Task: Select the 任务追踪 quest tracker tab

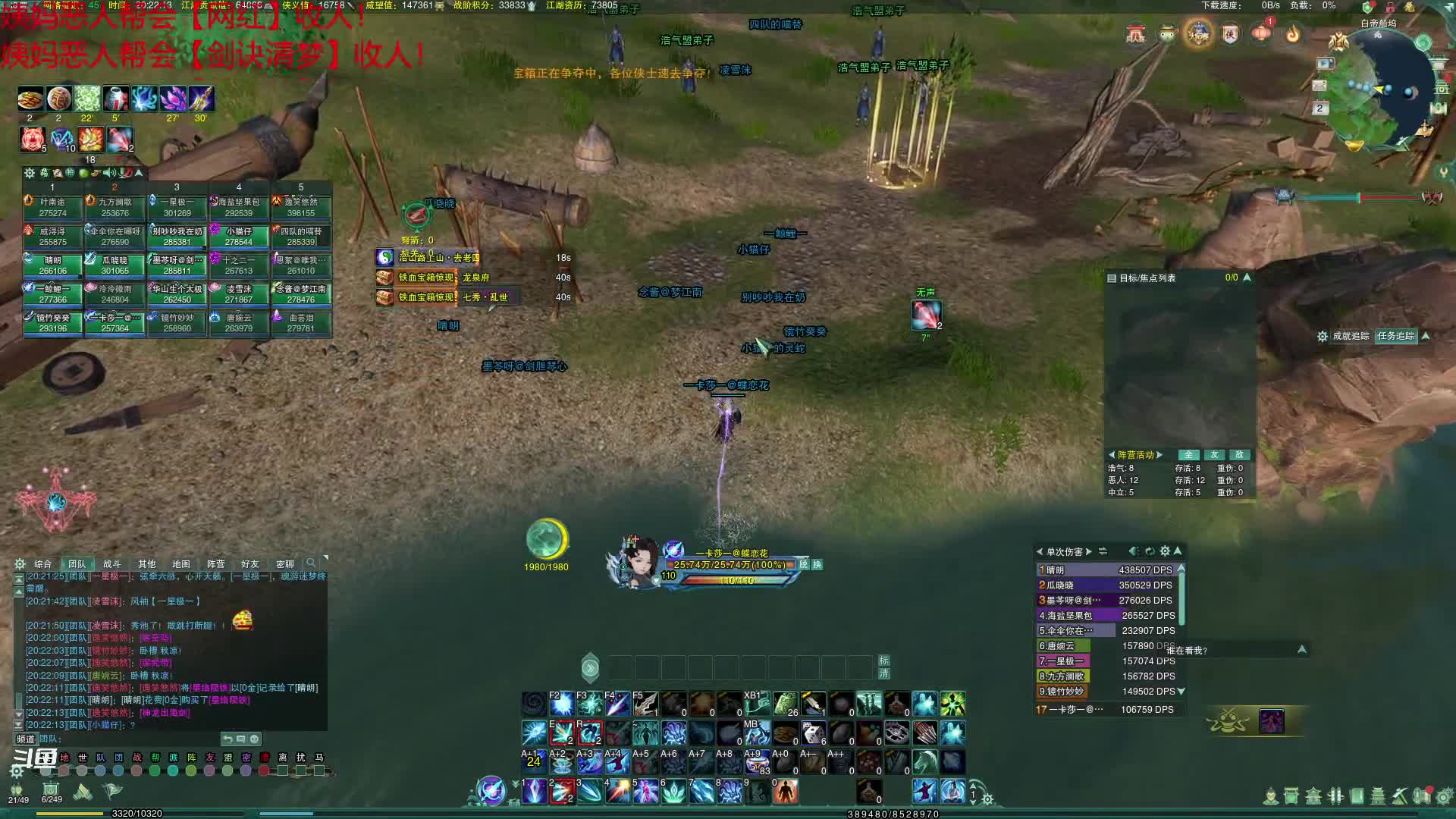Action: tap(1395, 336)
